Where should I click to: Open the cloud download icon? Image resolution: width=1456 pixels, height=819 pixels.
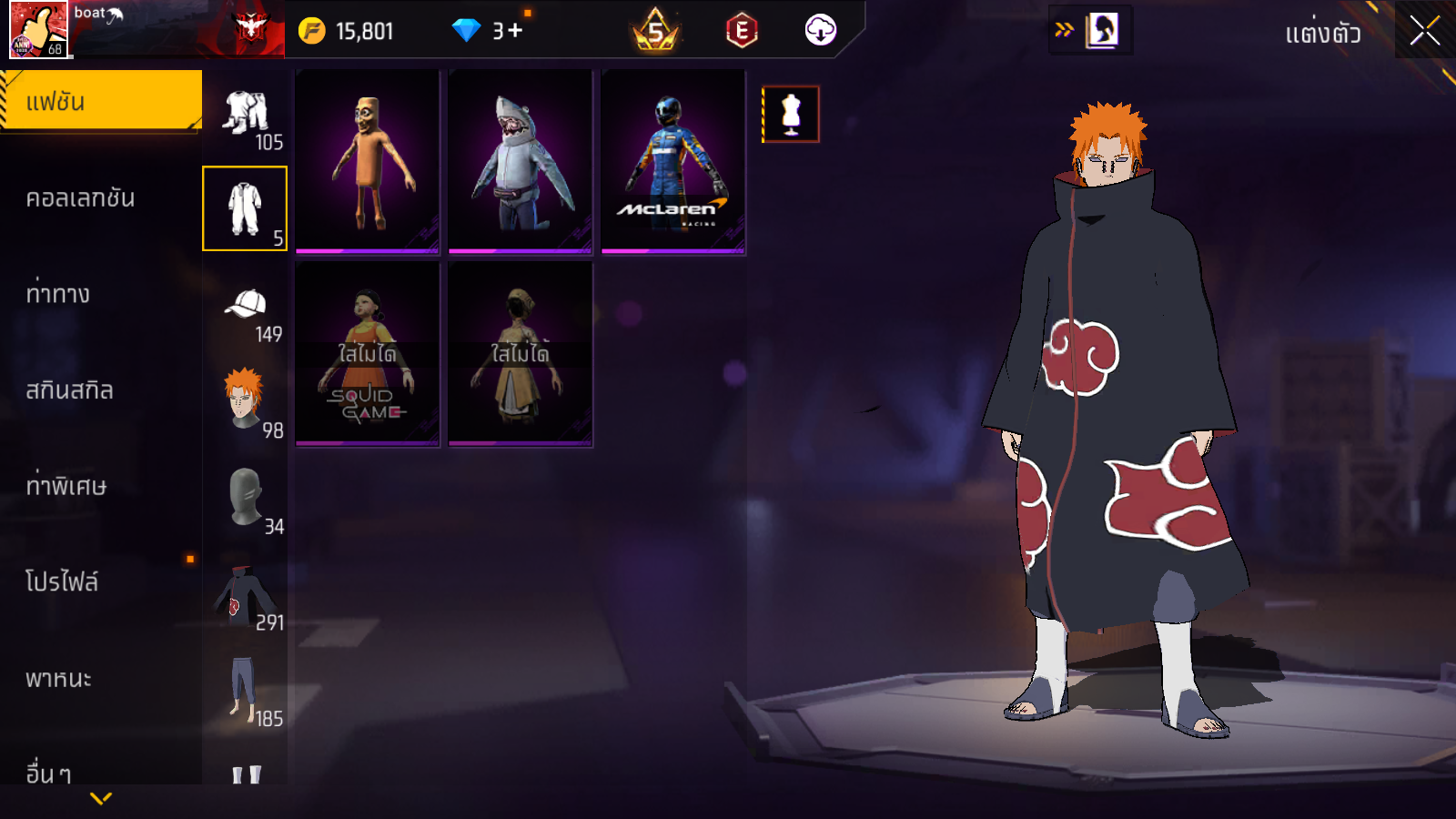820,30
